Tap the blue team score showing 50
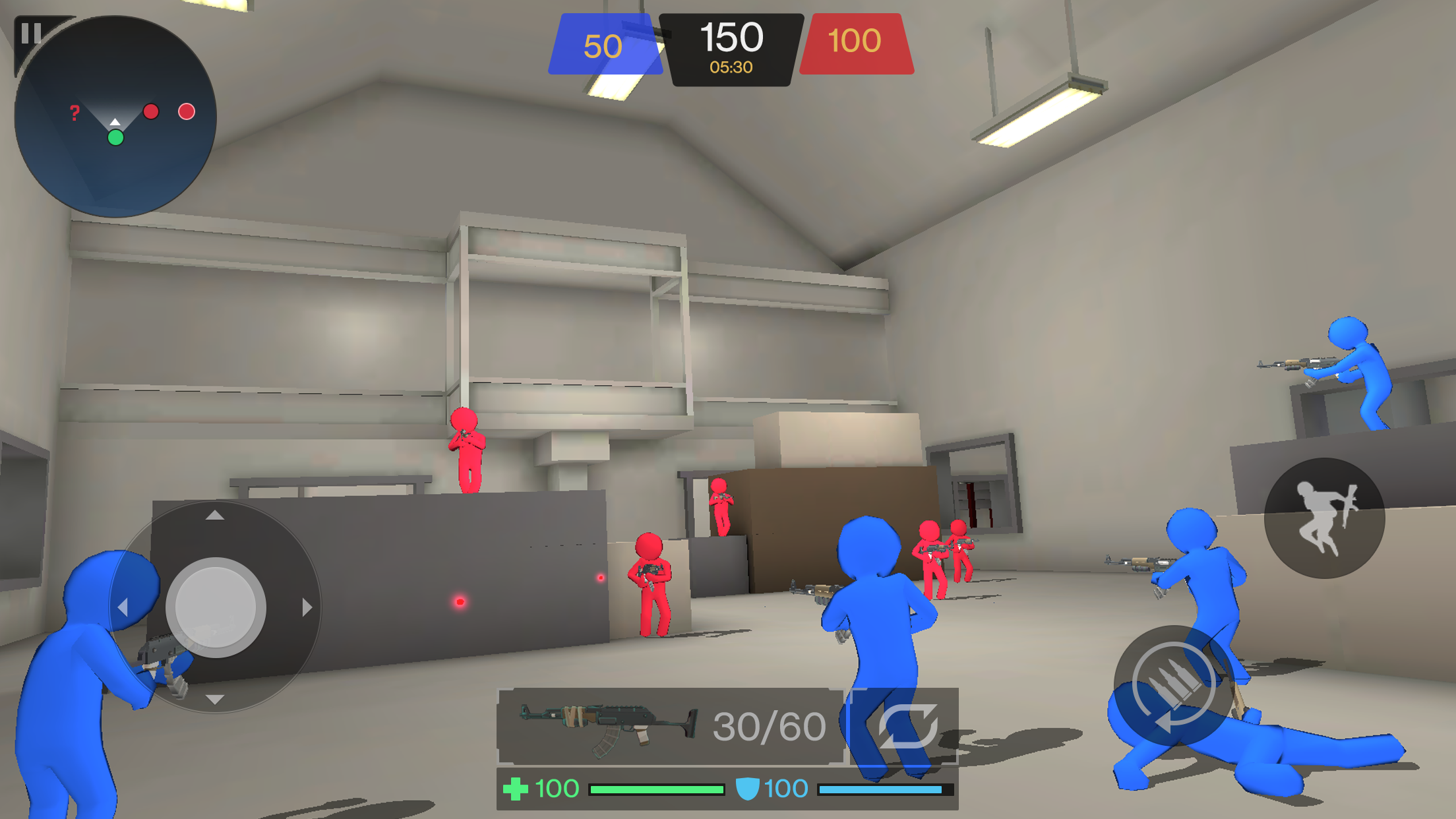1456x819 pixels. (x=603, y=46)
